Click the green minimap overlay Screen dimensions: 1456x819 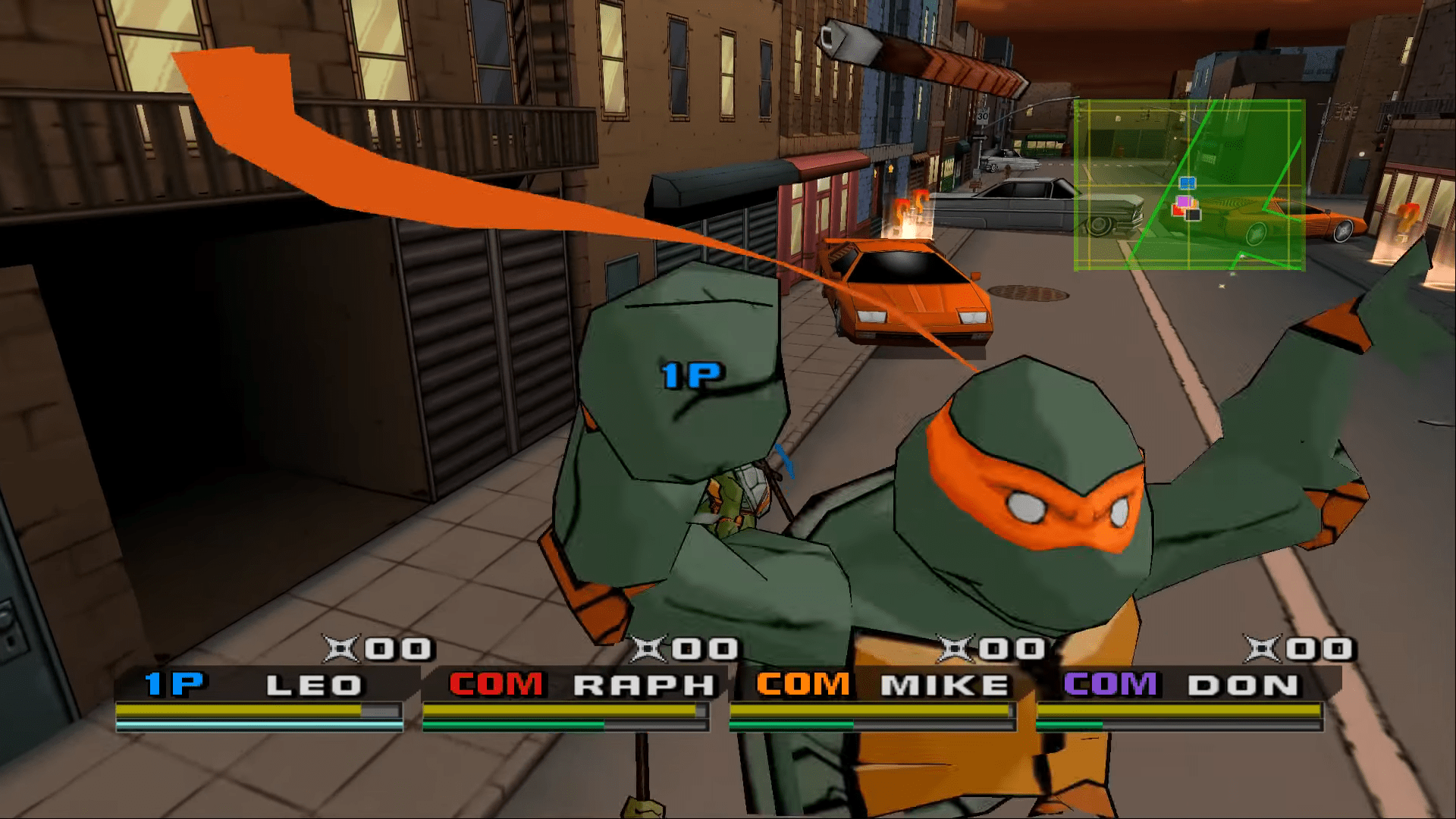coord(1189,185)
